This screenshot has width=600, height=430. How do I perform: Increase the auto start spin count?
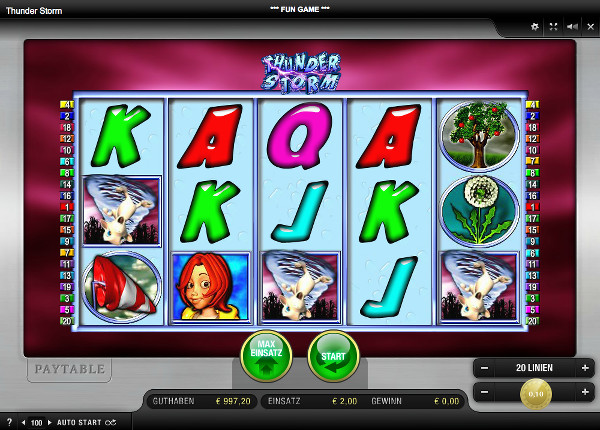tap(51, 423)
